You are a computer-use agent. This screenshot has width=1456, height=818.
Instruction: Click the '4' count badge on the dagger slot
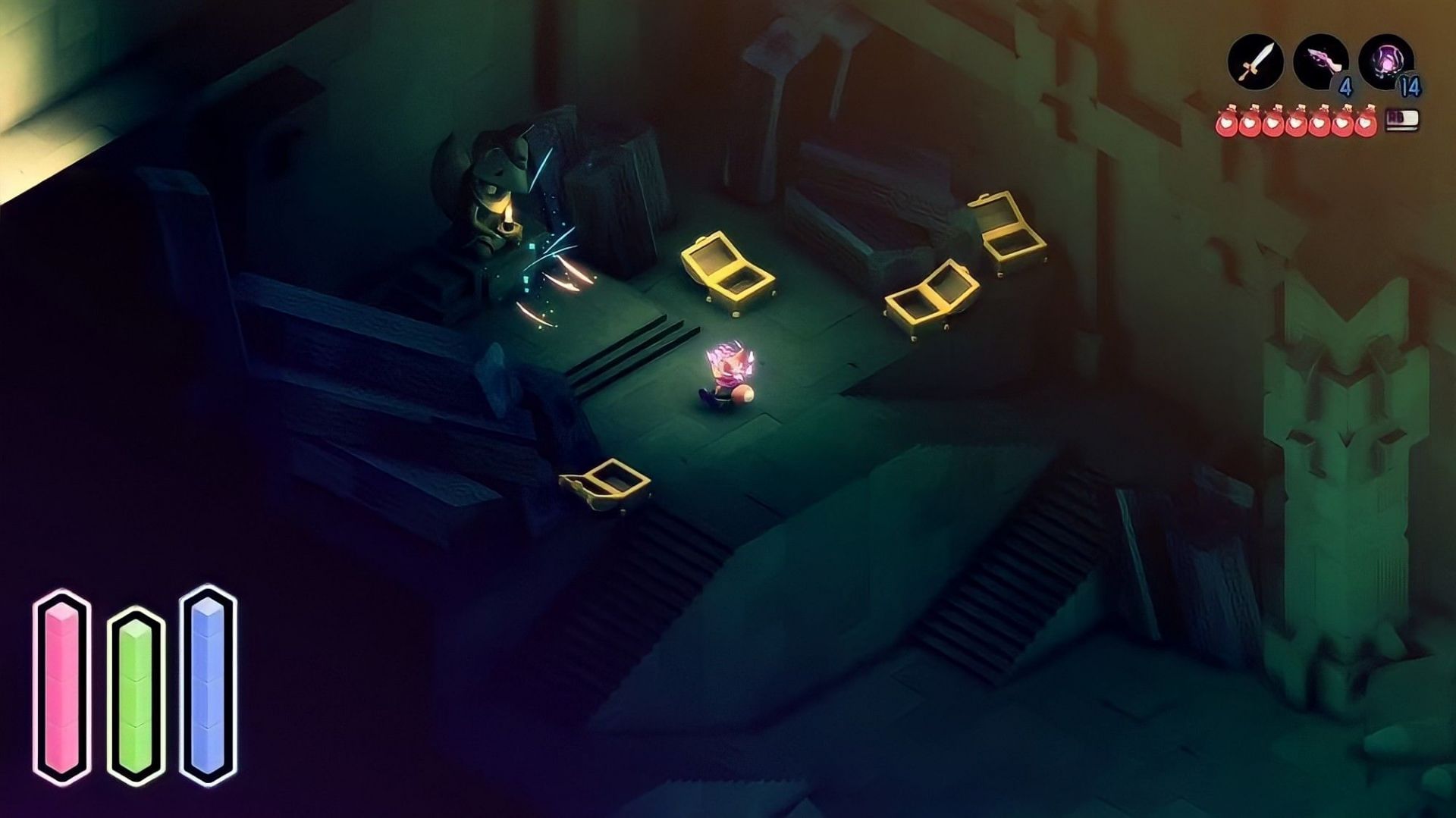point(1346,86)
